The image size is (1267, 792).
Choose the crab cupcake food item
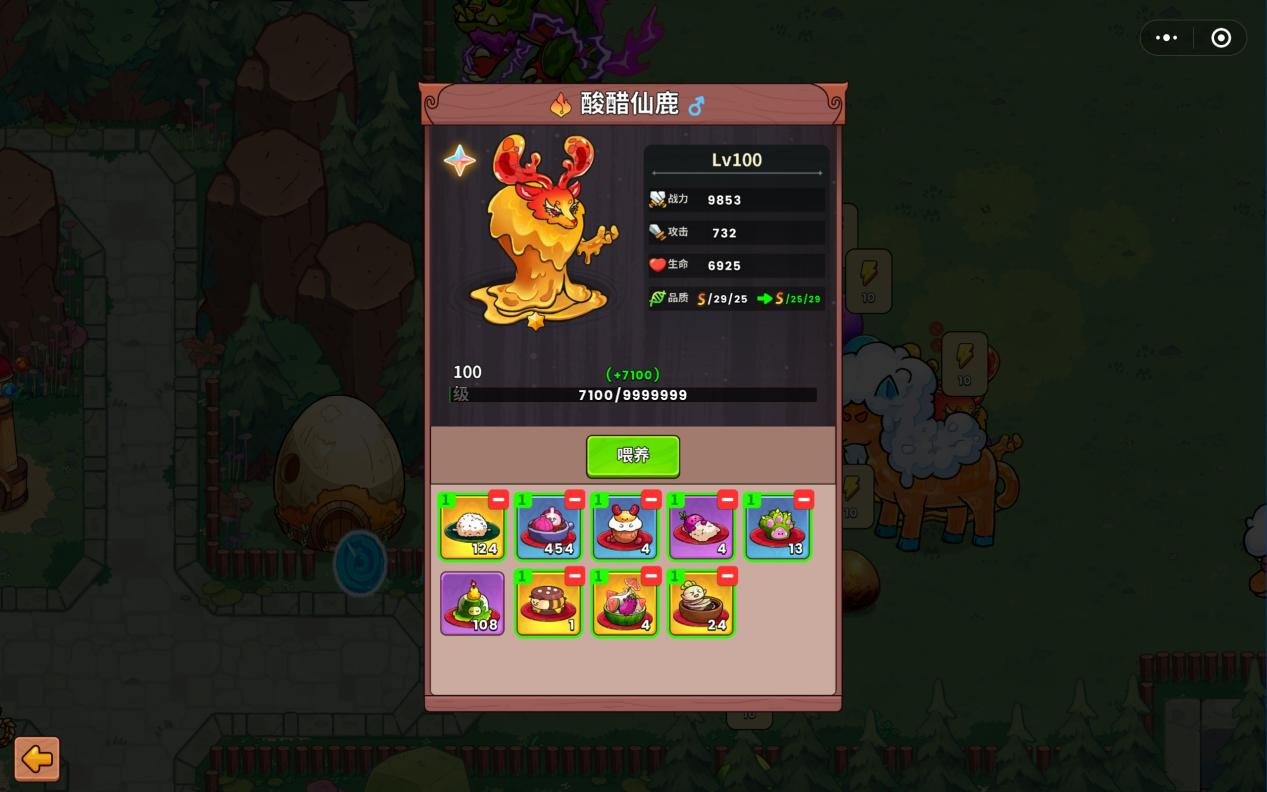[624, 528]
